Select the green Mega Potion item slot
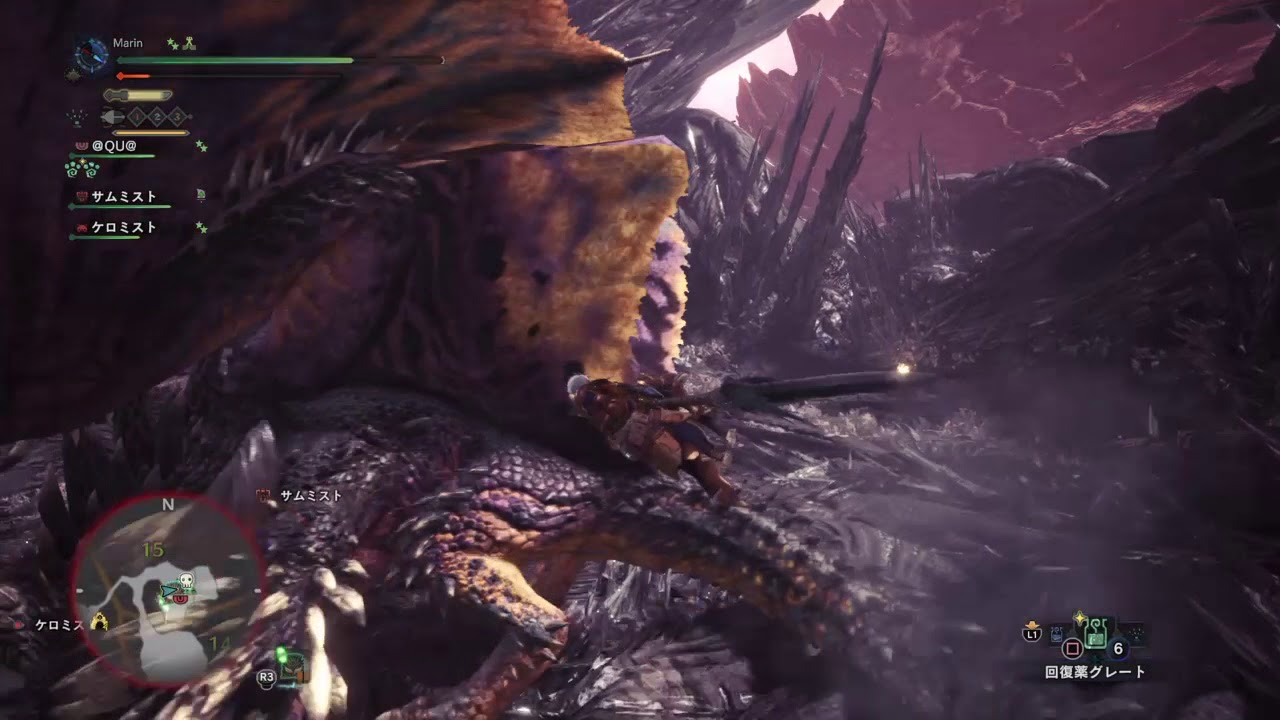 (1096, 632)
